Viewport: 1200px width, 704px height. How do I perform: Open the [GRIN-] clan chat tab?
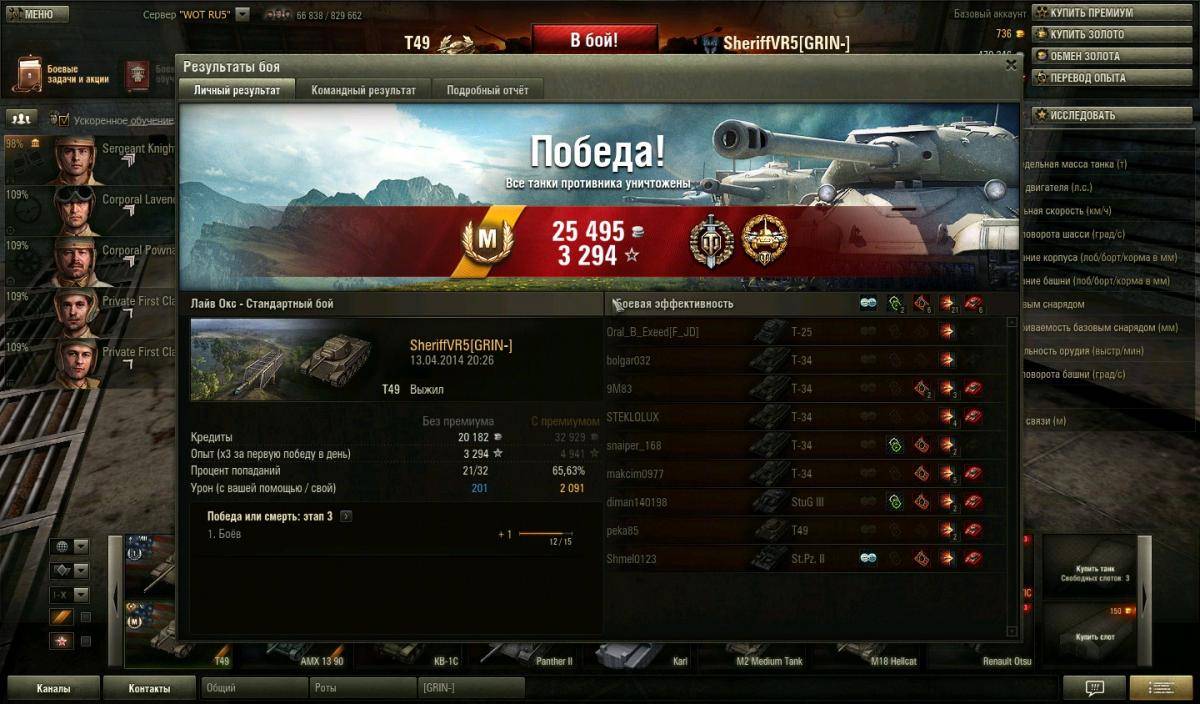[x=470, y=688]
